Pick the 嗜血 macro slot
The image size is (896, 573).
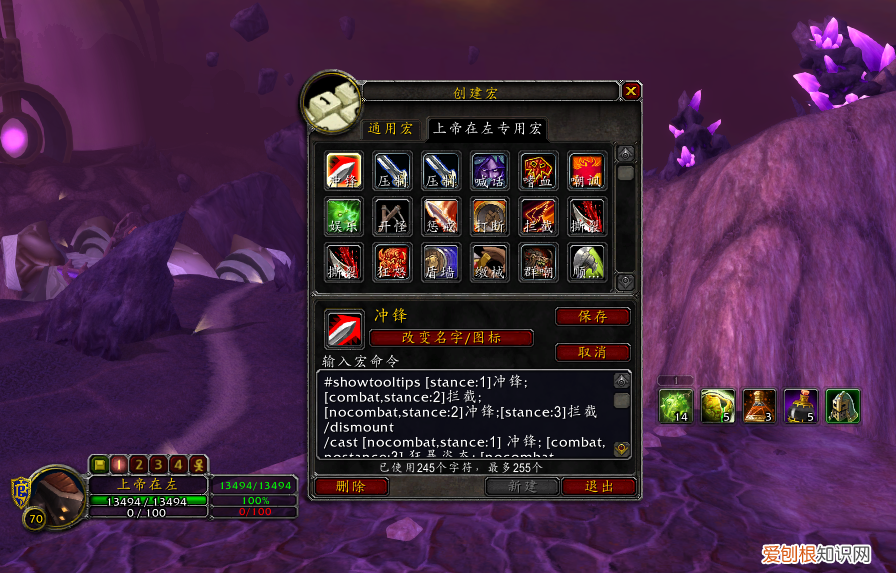click(539, 171)
